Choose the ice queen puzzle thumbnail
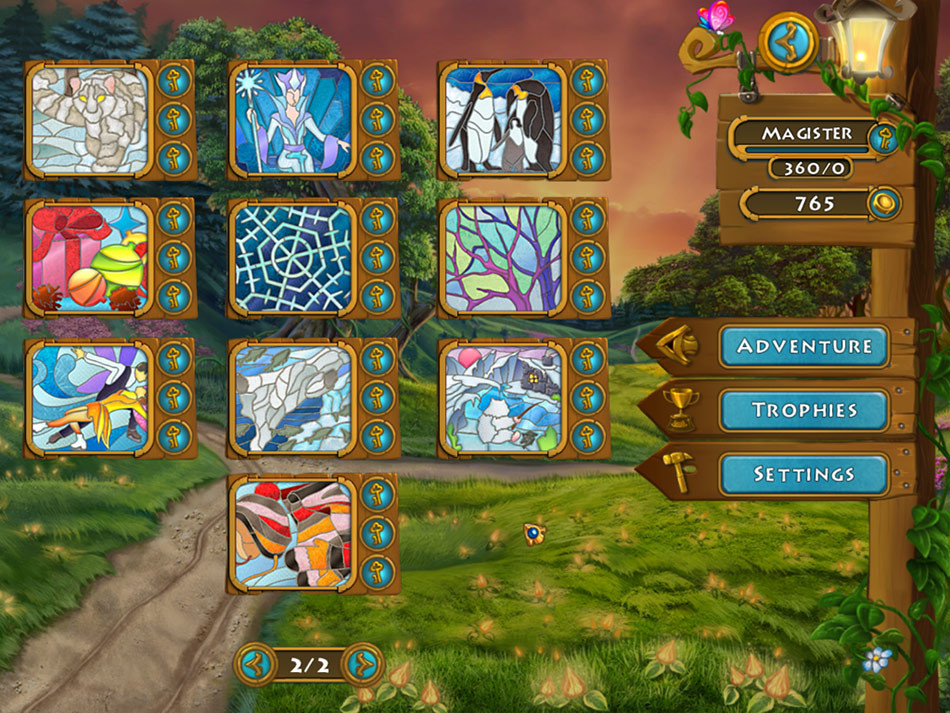 pyautogui.click(x=293, y=120)
